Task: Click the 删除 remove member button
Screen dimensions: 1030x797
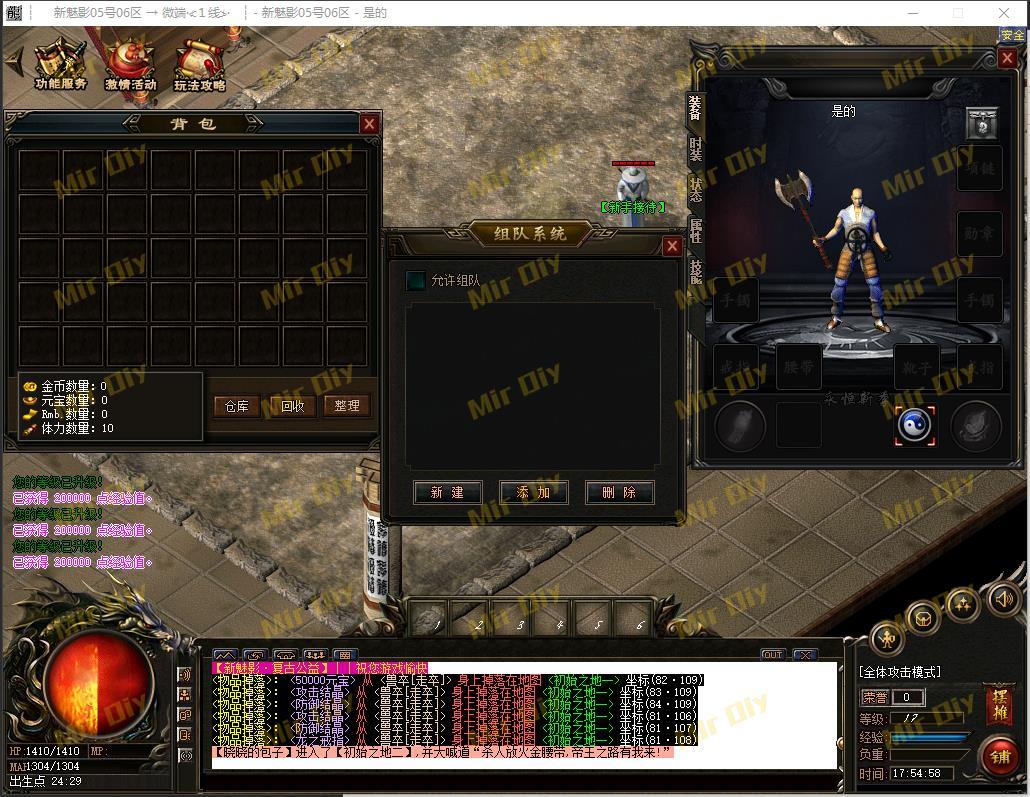Action: click(619, 492)
